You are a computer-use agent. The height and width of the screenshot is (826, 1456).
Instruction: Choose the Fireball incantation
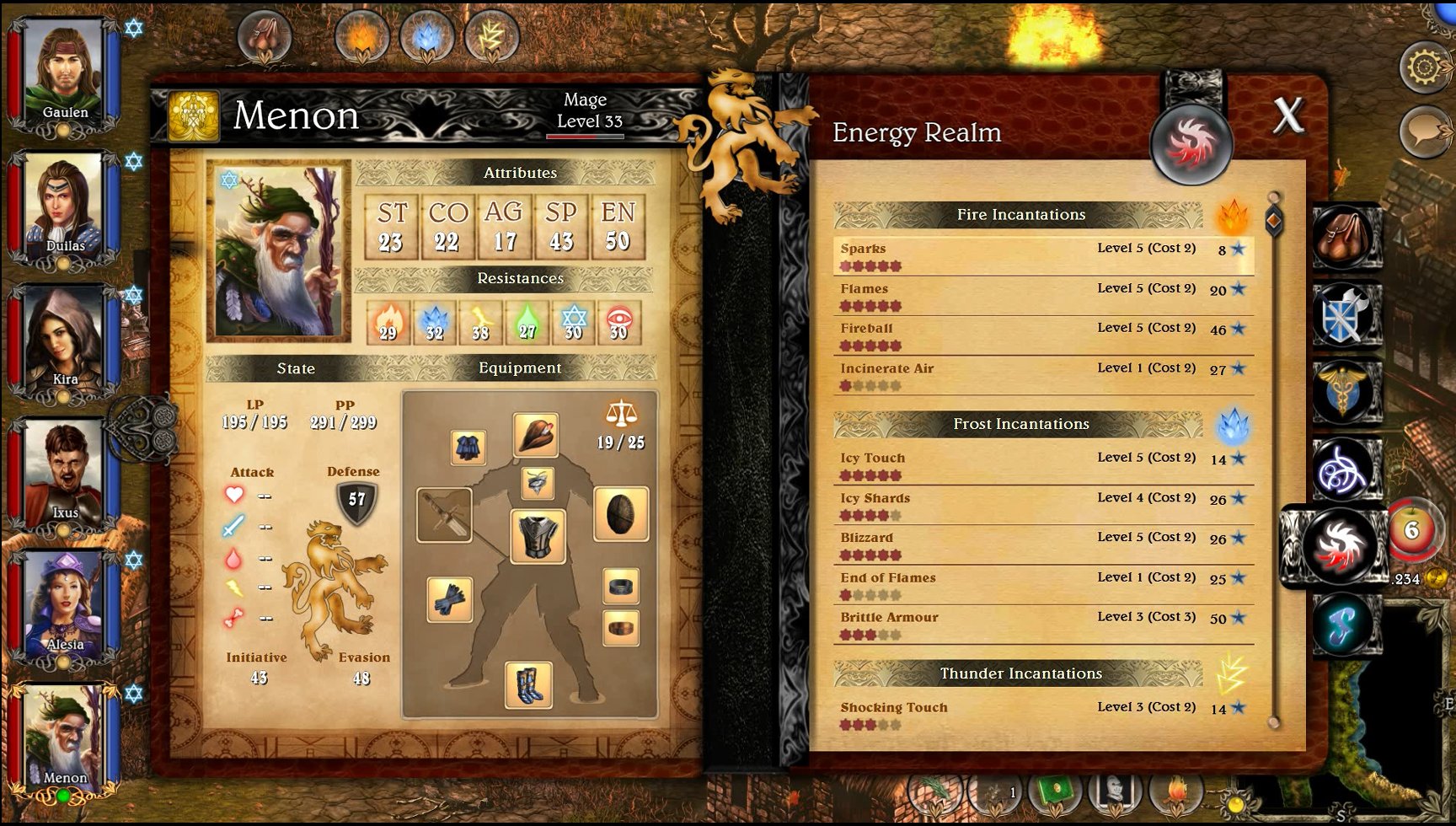click(1043, 335)
